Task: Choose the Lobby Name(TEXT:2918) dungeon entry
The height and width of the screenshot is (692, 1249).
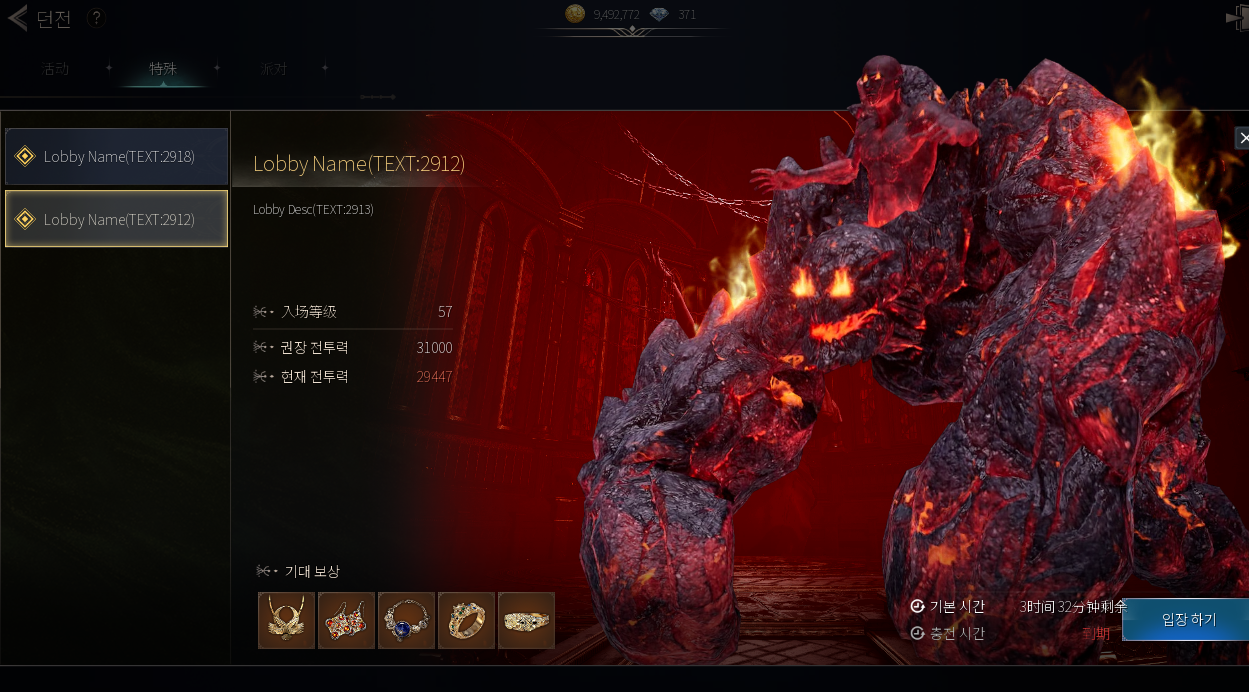Action: point(117,157)
